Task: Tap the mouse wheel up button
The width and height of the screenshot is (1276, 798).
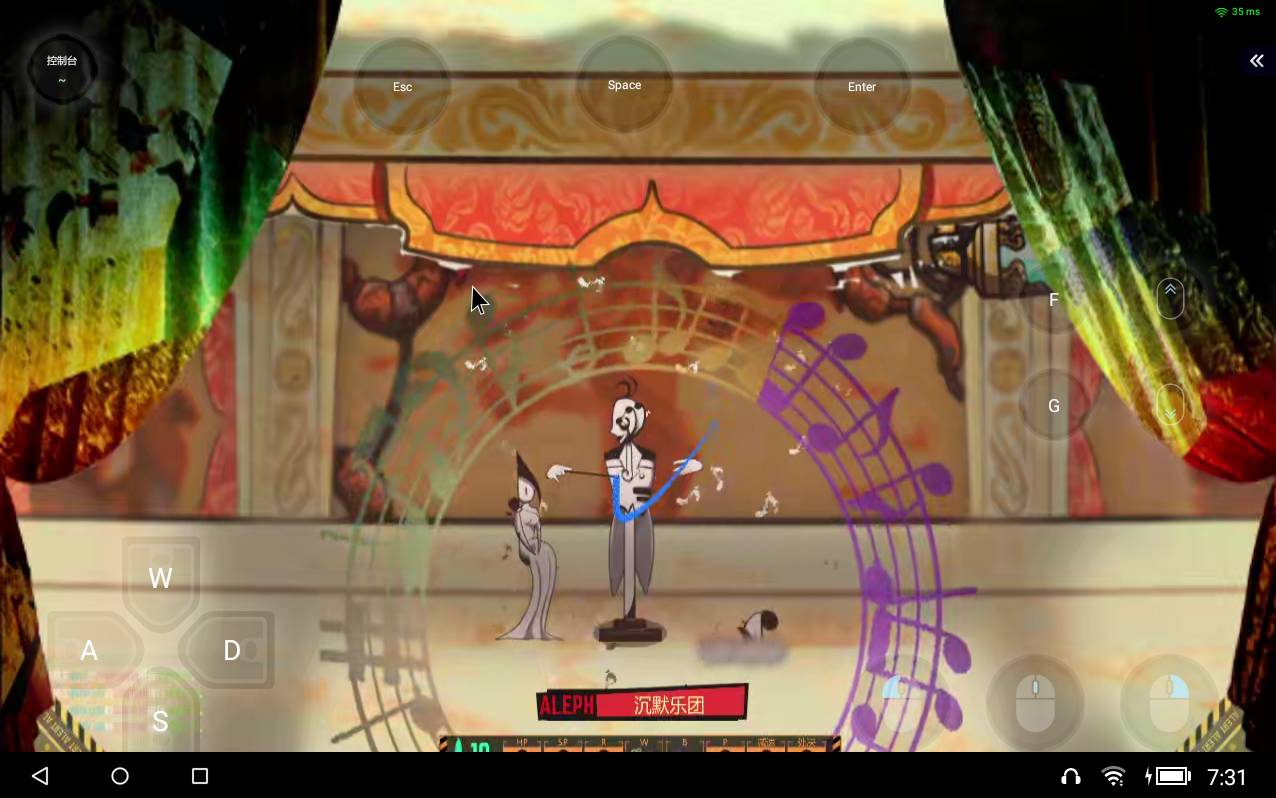Action: [x=1170, y=297]
